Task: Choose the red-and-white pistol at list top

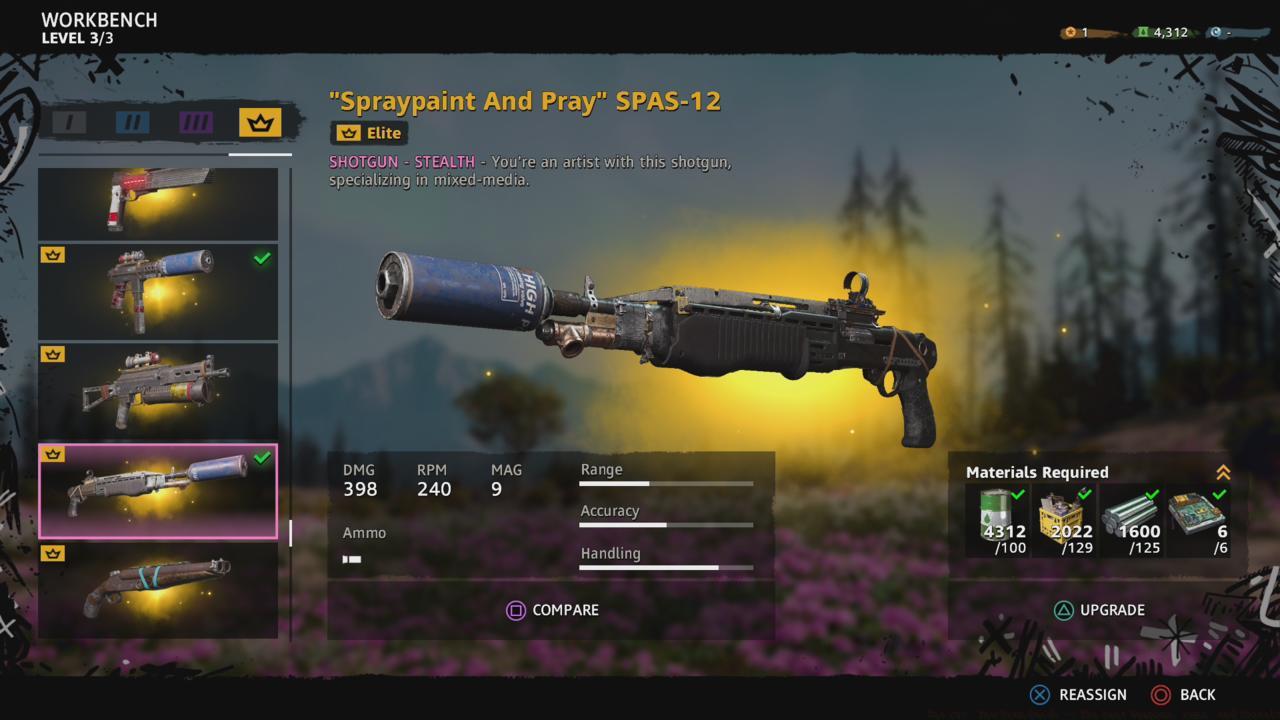Action: (158, 203)
